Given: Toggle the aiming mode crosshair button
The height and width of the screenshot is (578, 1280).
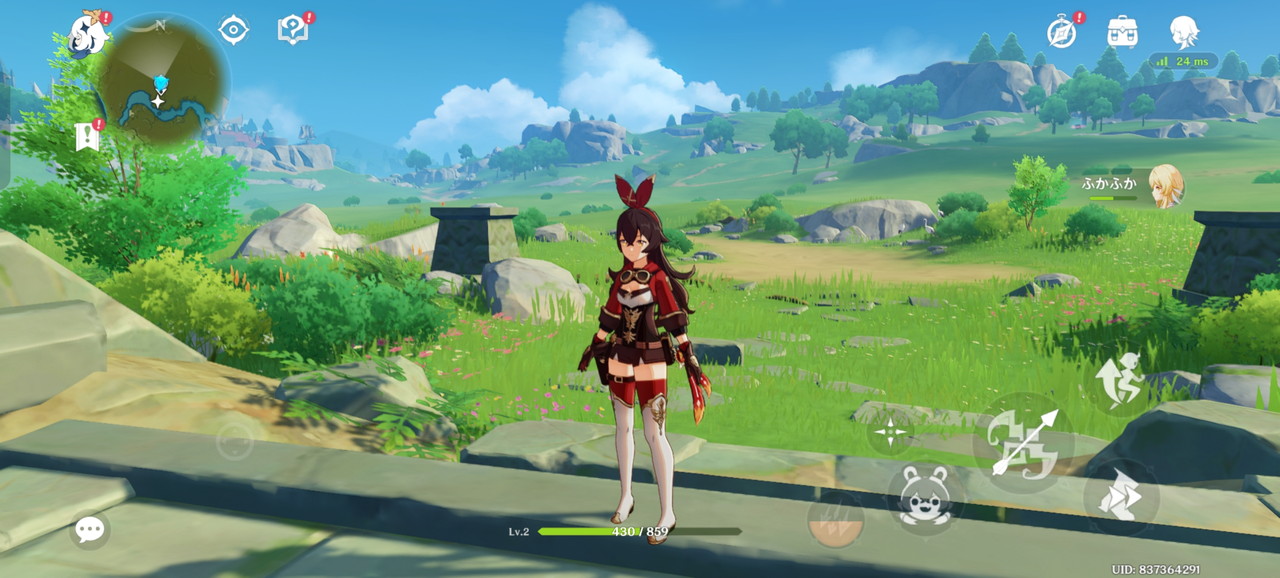Looking at the screenshot, I should point(890,433).
